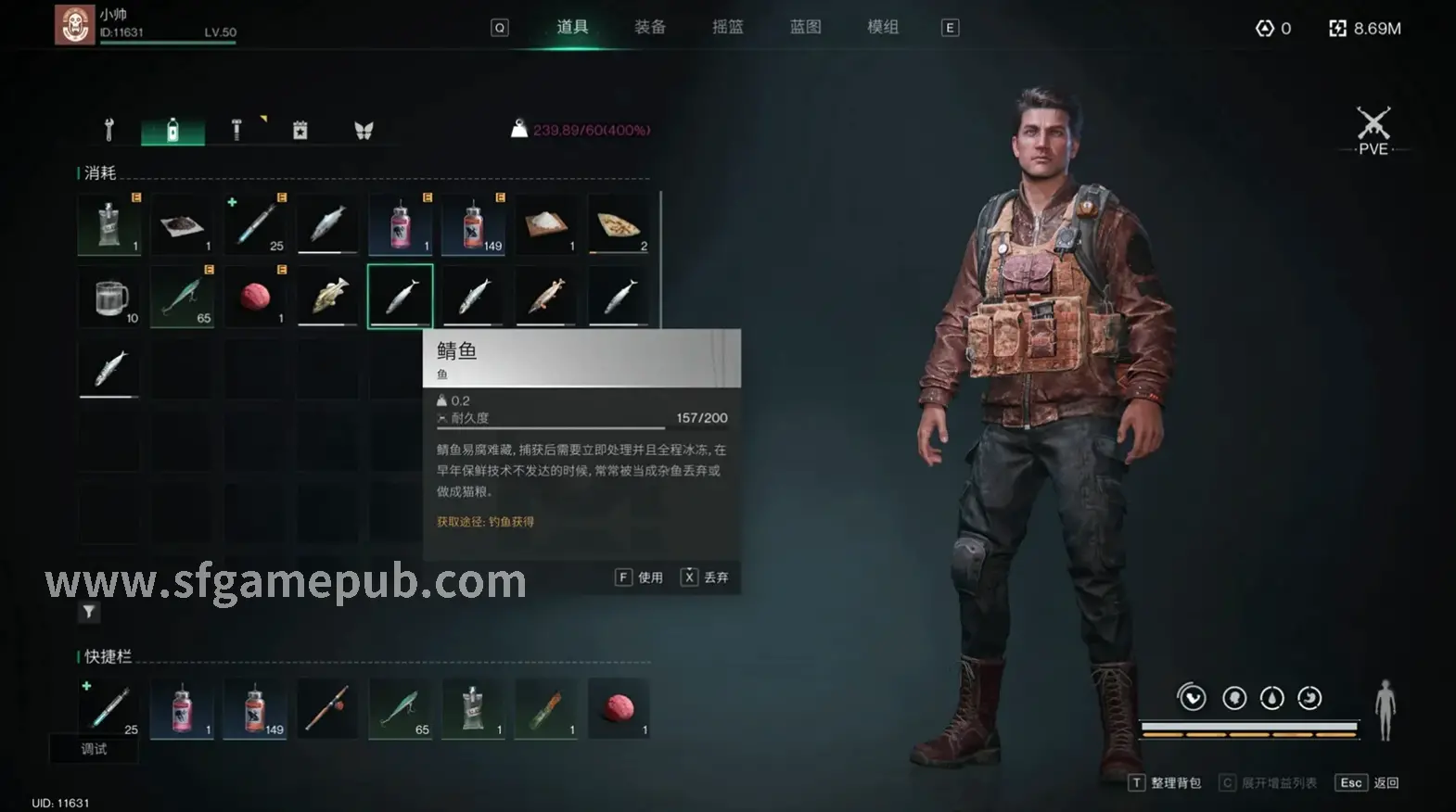Click the quickbar fishing lure with 65
1456x812 pixels.
(x=400, y=709)
